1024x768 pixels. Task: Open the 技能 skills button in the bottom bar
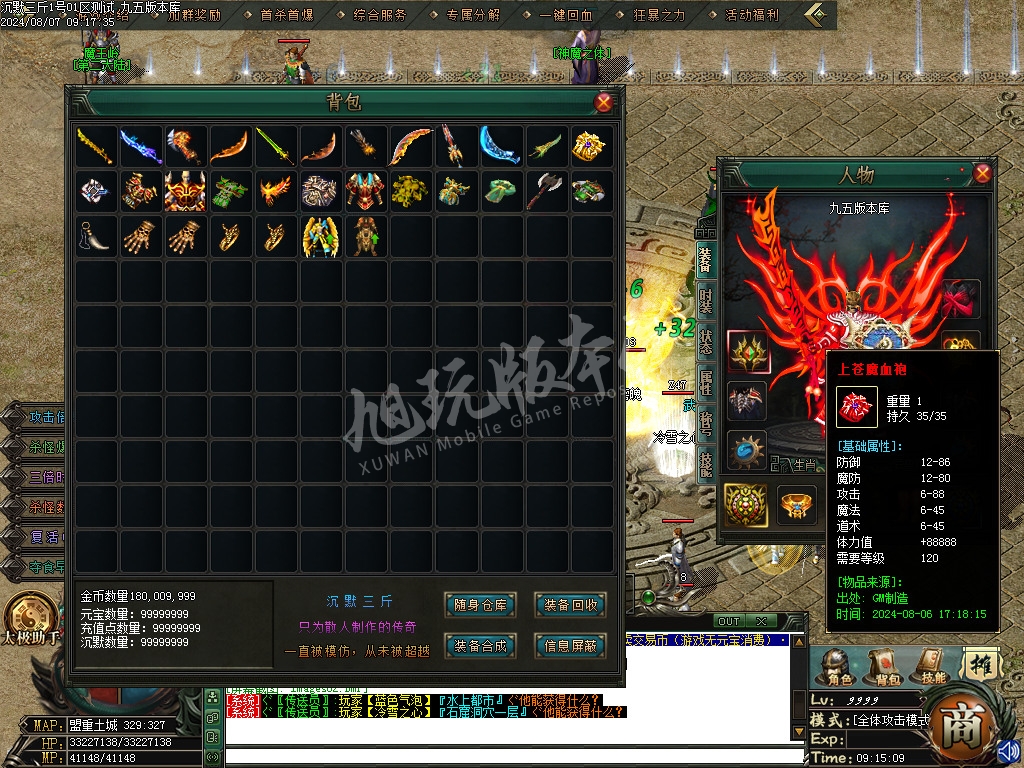933,667
